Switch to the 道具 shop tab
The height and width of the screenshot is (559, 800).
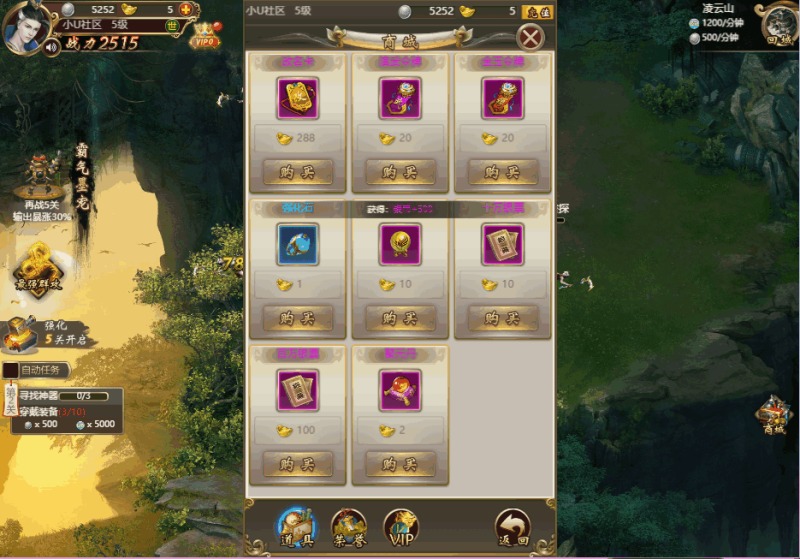[x=296, y=527]
